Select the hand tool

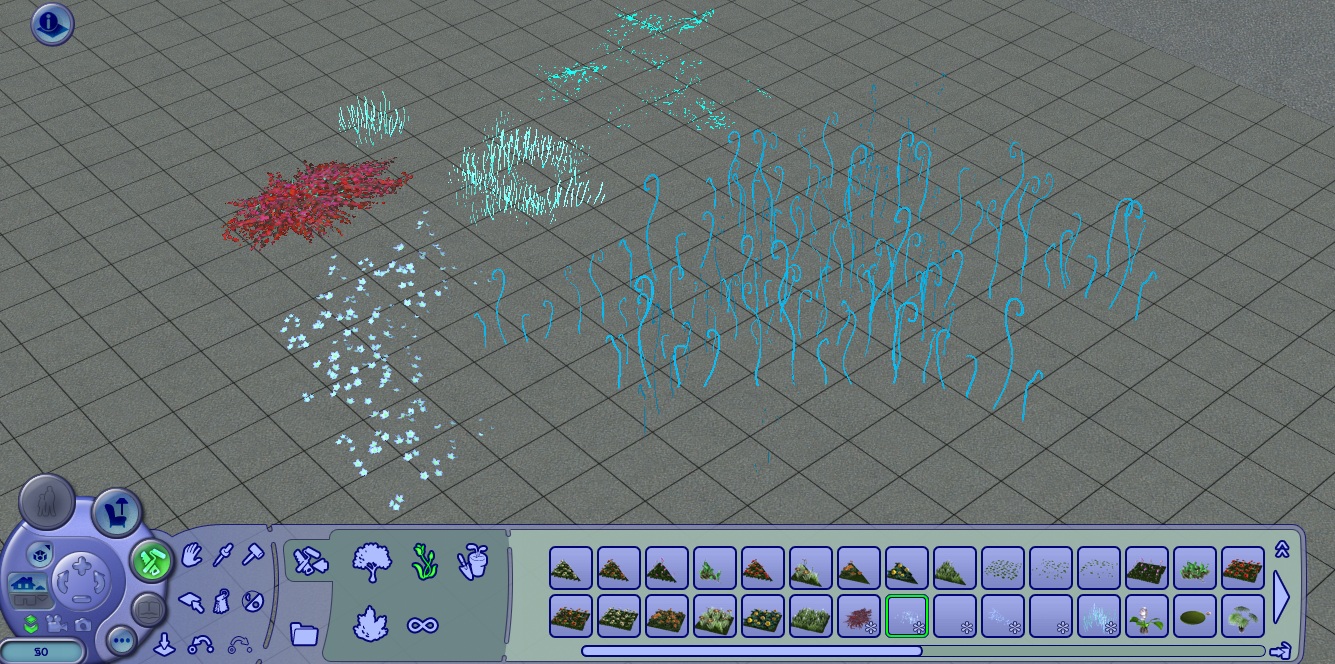(192, 553)
